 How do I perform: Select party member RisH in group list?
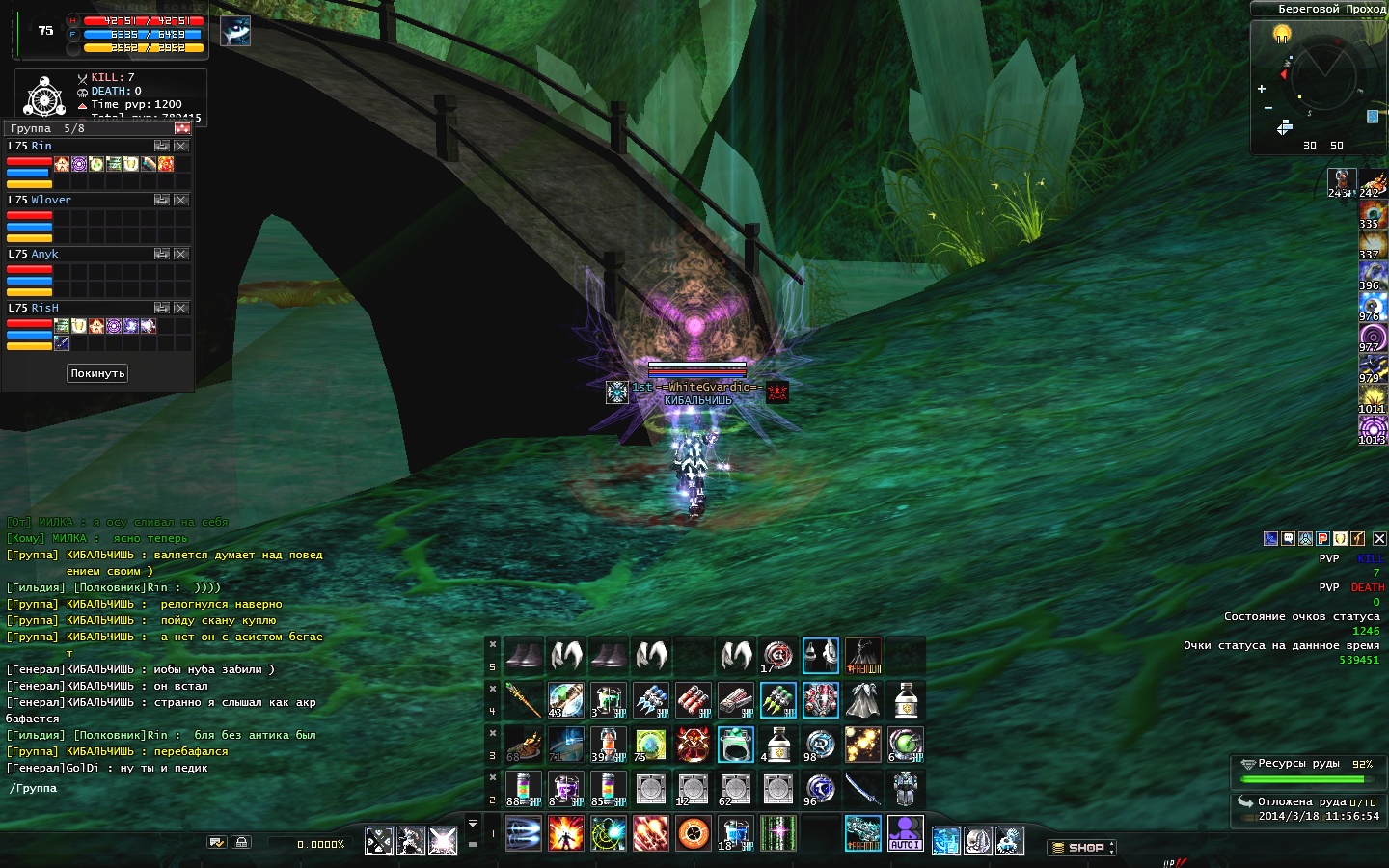coord(44,308)
